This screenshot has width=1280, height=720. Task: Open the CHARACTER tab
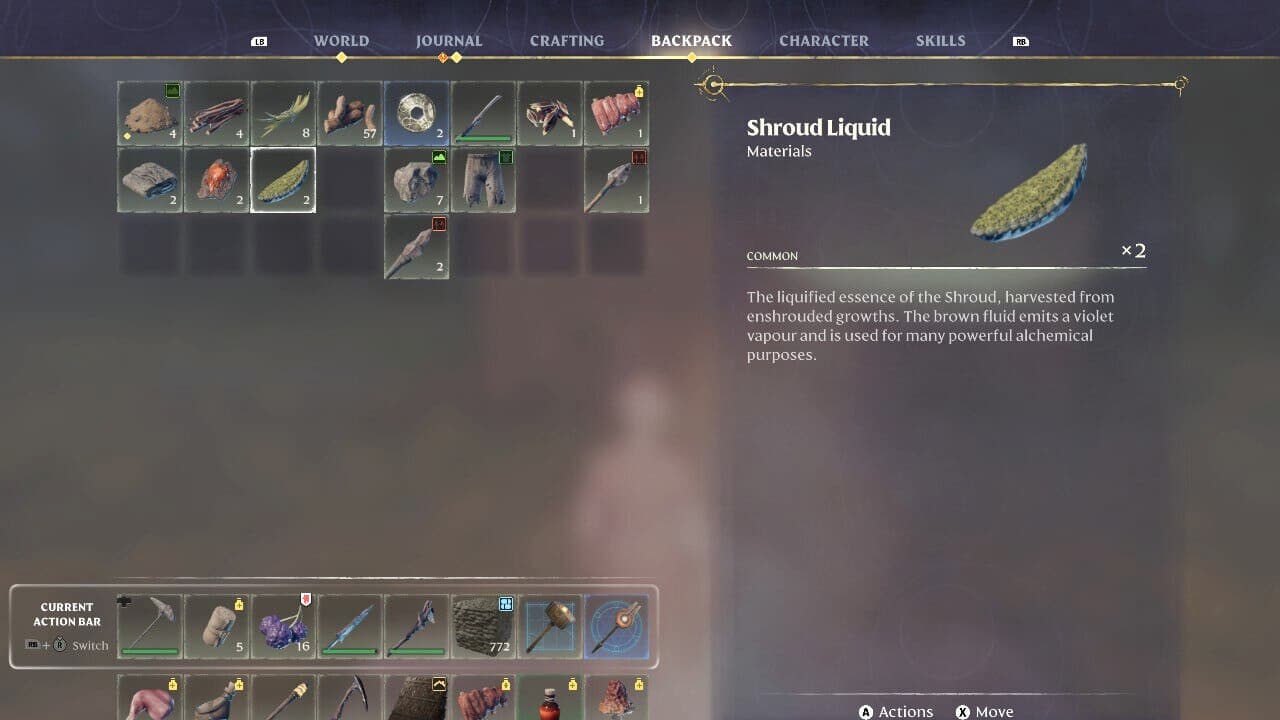click(824, 40)
